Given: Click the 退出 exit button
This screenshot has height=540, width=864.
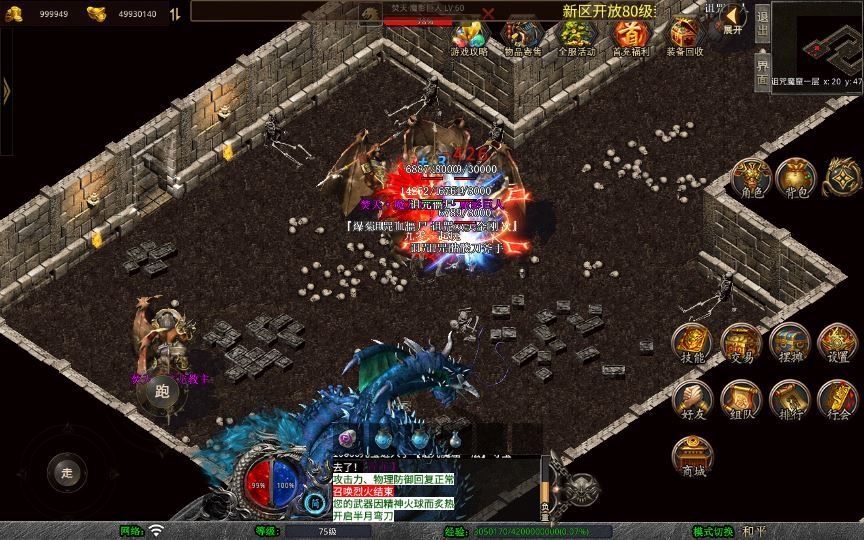Looking at the screenshot, I should [x=762, y=21].
